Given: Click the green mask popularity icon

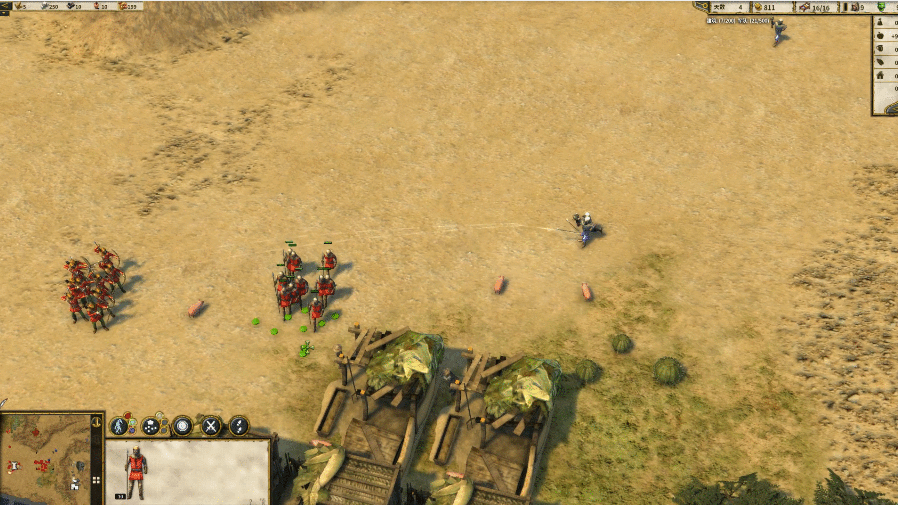Looking at the screenshot, I should click(x=883, y=7).
